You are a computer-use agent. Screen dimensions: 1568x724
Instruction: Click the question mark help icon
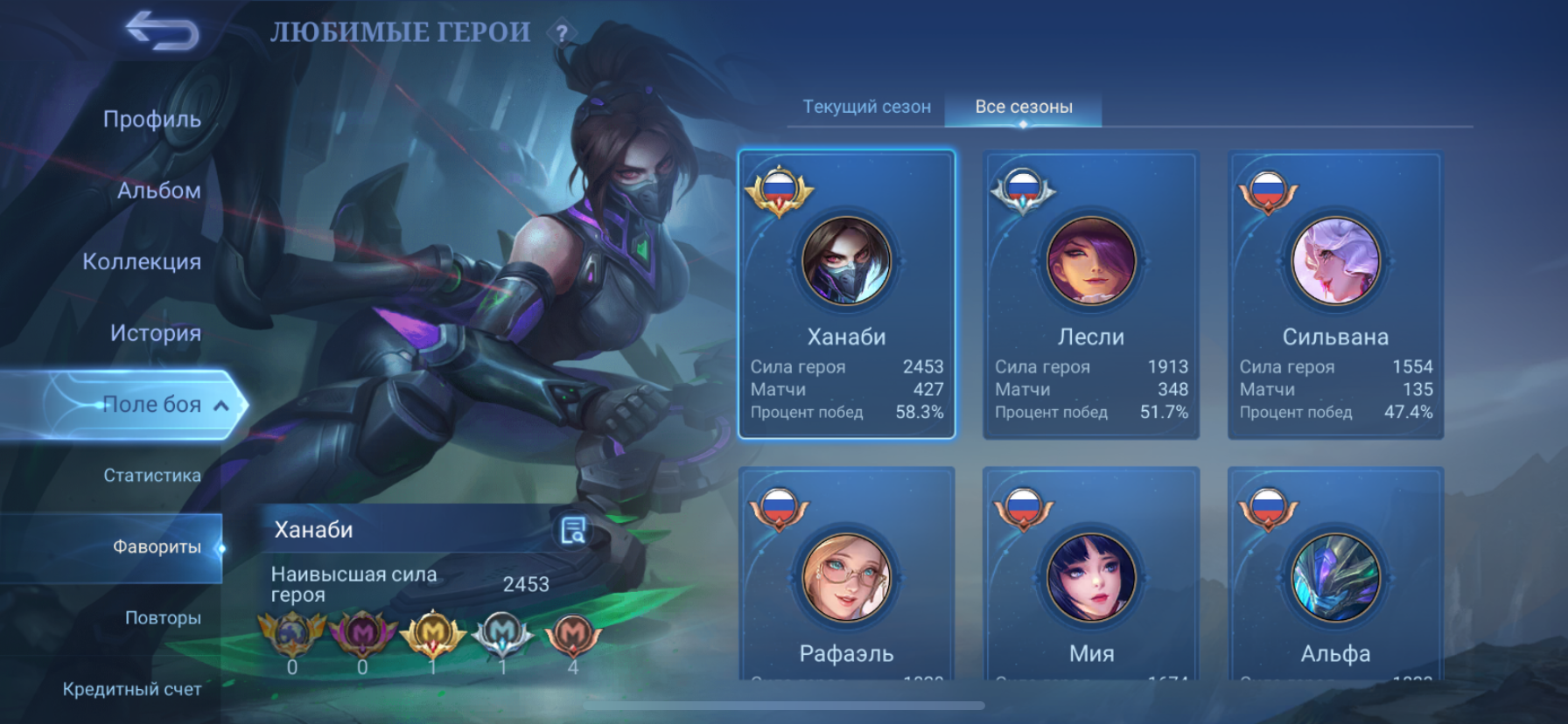pos(562,34)
